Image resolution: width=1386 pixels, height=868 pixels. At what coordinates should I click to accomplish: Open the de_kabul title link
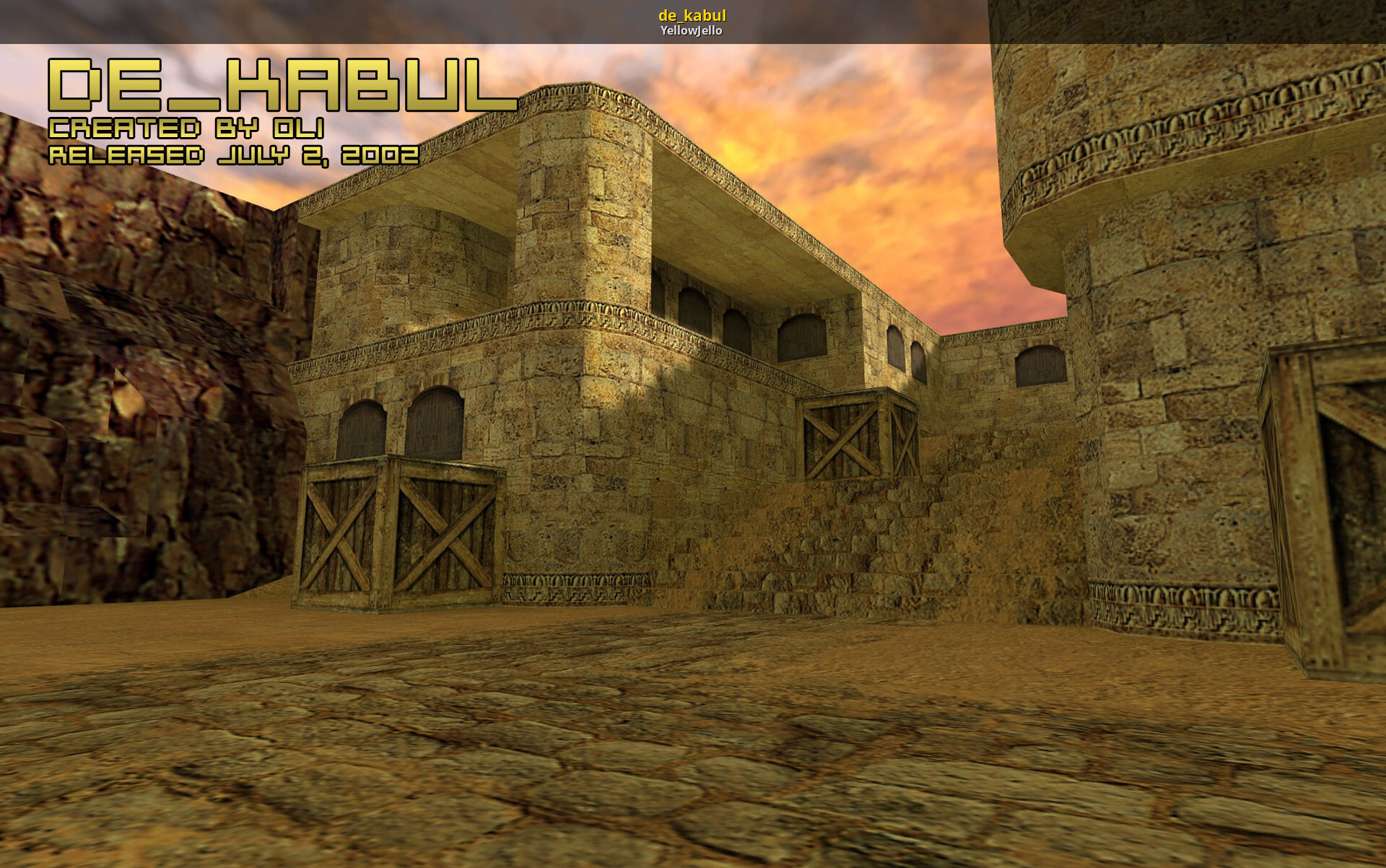[x=692, y=15]
